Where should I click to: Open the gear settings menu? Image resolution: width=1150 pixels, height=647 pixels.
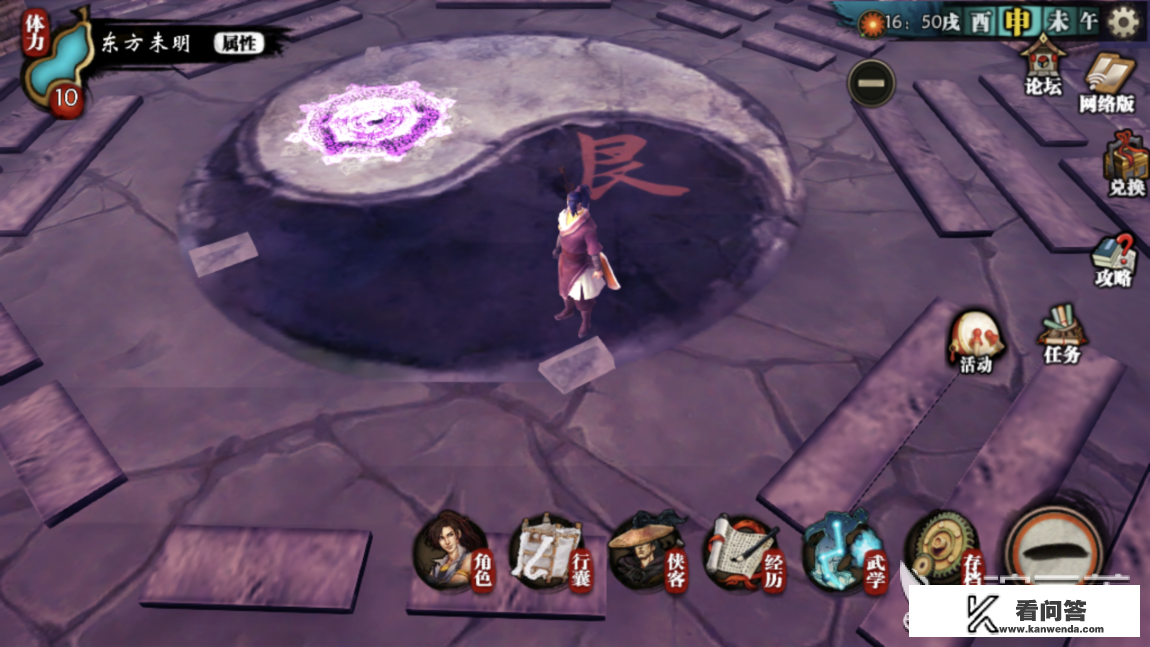tap(1124, 21)
